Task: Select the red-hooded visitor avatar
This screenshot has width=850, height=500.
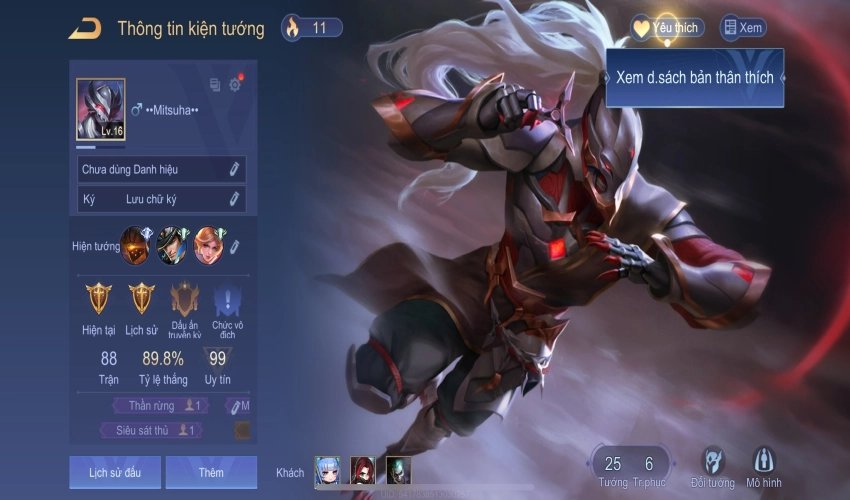Action: pos(363,471)
